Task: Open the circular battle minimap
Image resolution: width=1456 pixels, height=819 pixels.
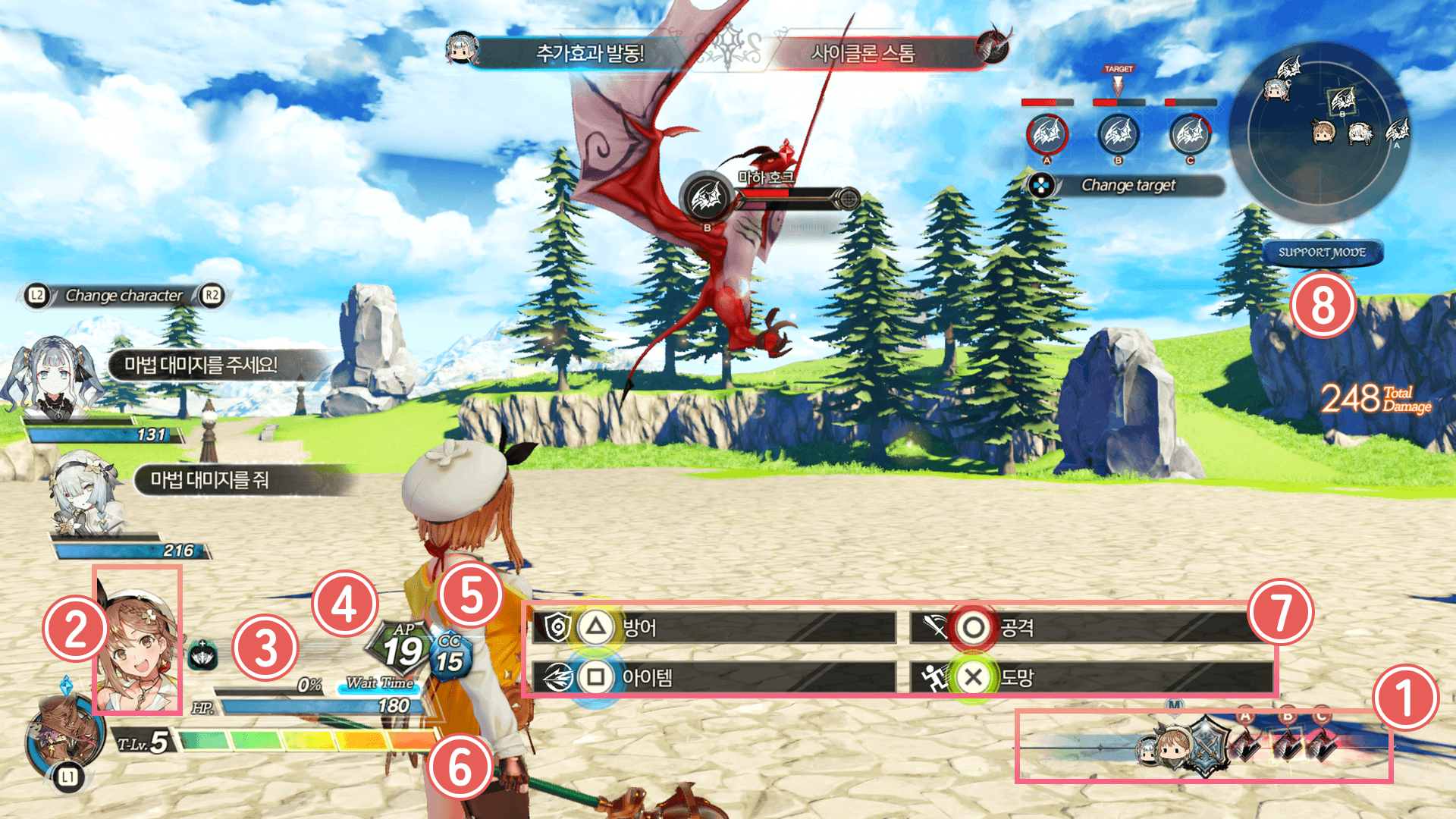Action: point(1319,133)
